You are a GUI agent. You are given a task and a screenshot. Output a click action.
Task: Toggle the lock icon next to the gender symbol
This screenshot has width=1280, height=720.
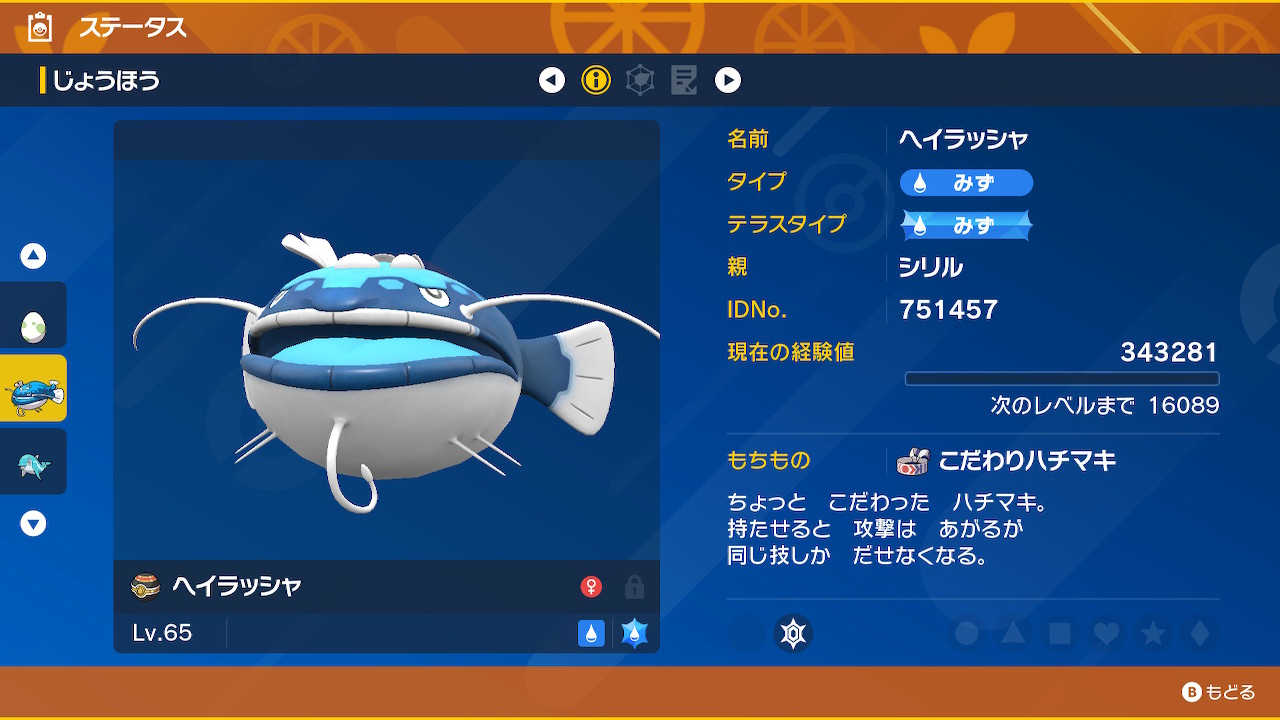click(x=633, y=586)
